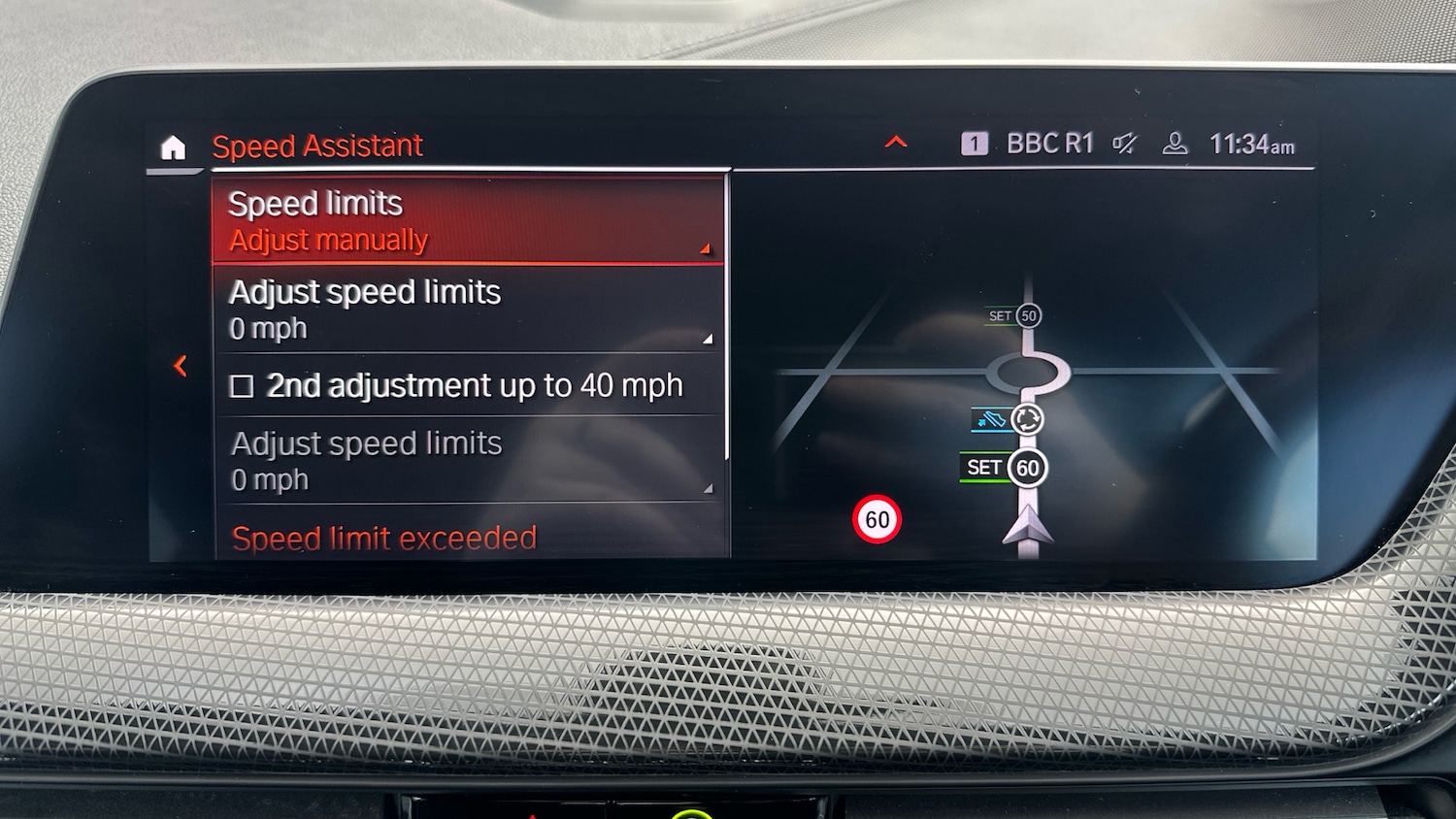Click the vehicle arrow marker on the map
Viewport: 1456px width, 819px height.
(x=1032, y=531)
